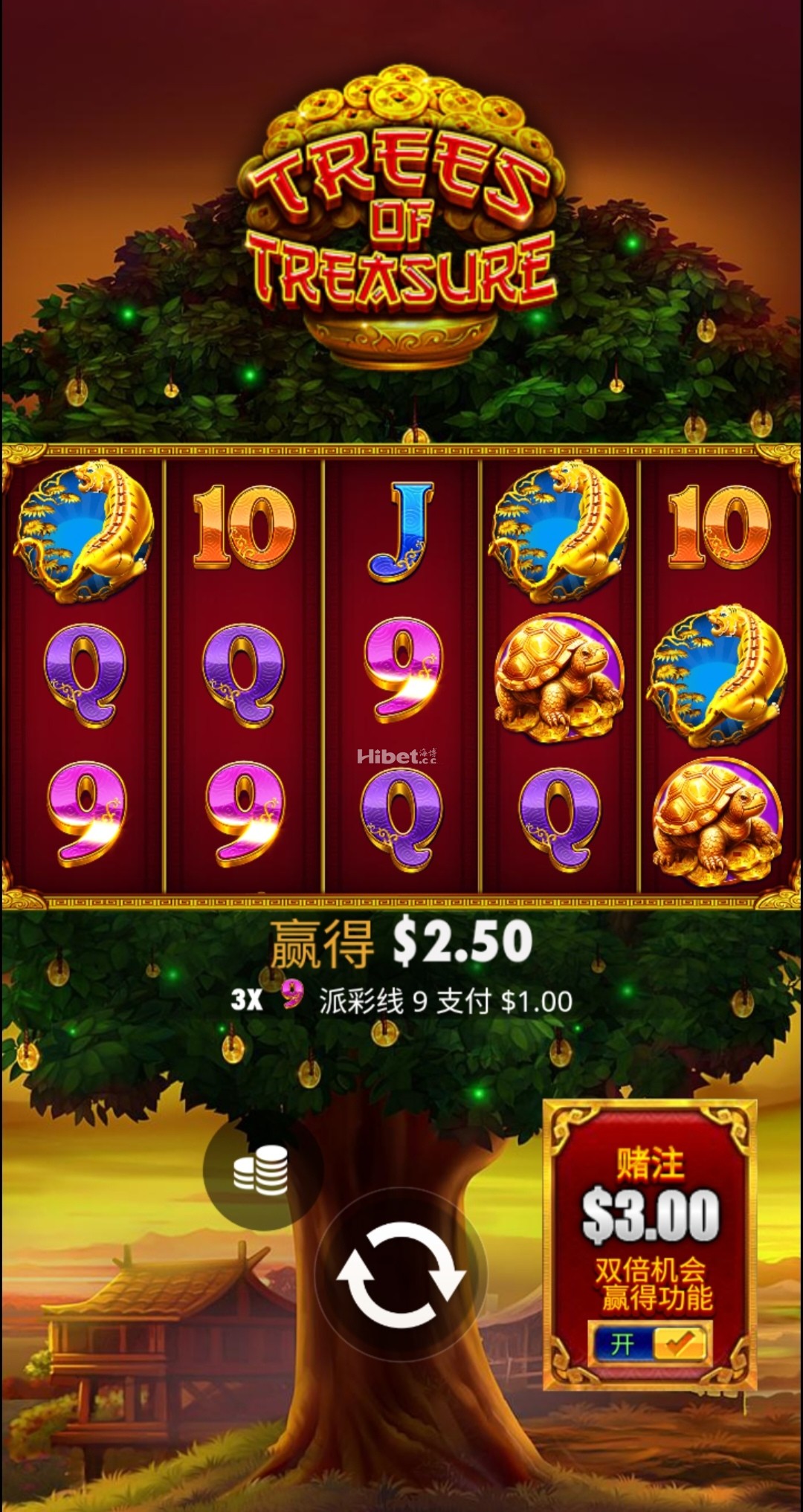Image resolution: width=803 pixels, height=1512 pixels.
Task: Open bet settings via the coin stack icon
Action: pyautogui.click(x=262, y=1169)
